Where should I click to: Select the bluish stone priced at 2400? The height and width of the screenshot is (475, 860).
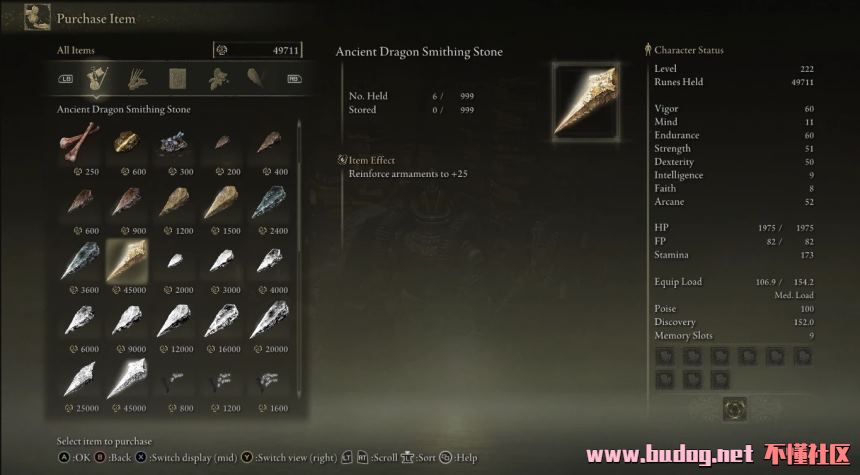click(268, 202)
